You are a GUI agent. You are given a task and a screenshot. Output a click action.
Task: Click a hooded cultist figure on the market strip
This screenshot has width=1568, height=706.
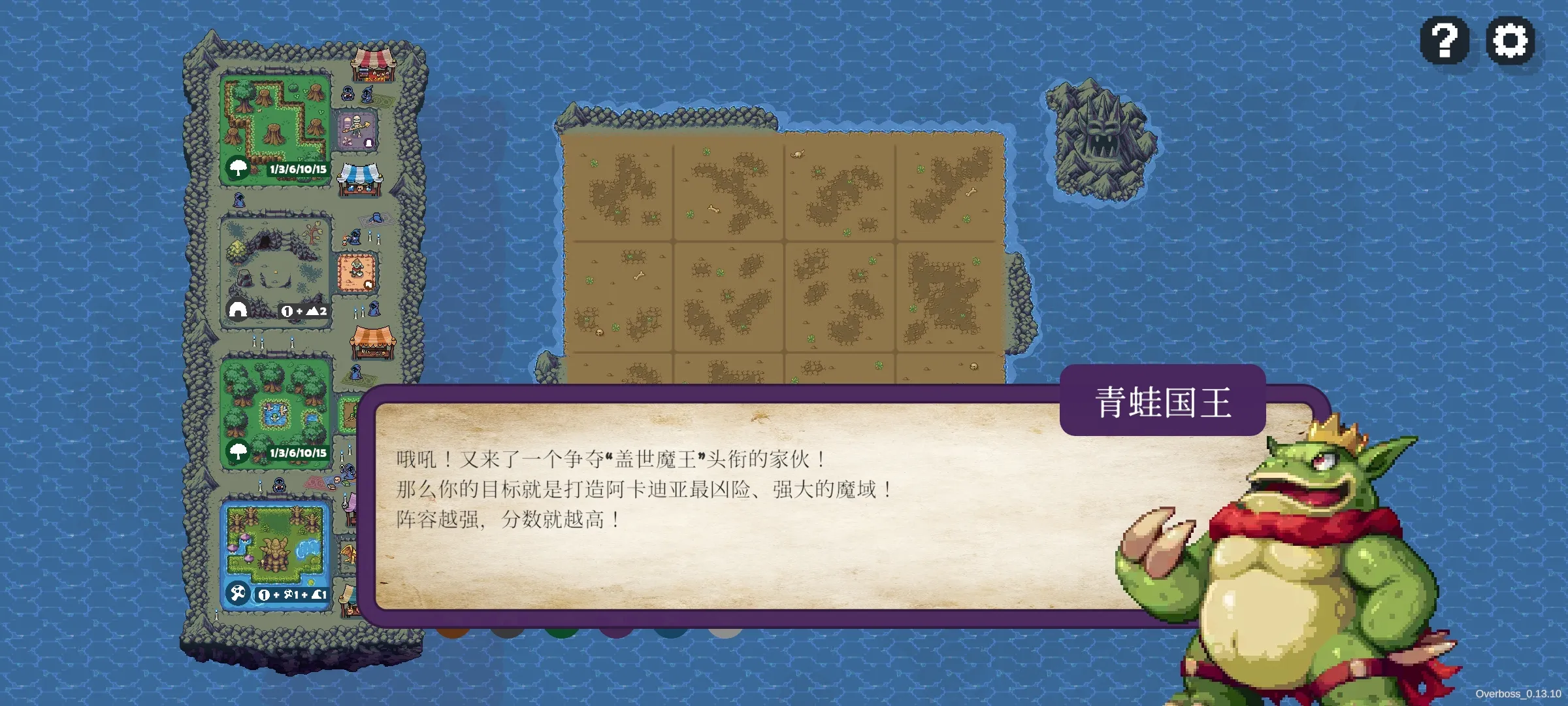click(348, 92)
